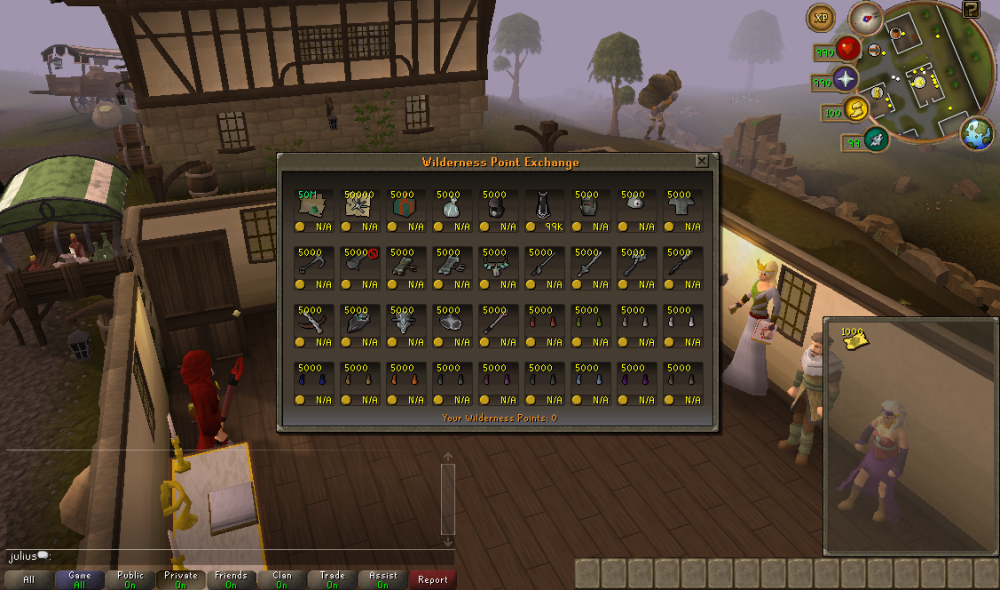Toggle the run energy boot orb
1000x590 pixels.
coord(857,109)
